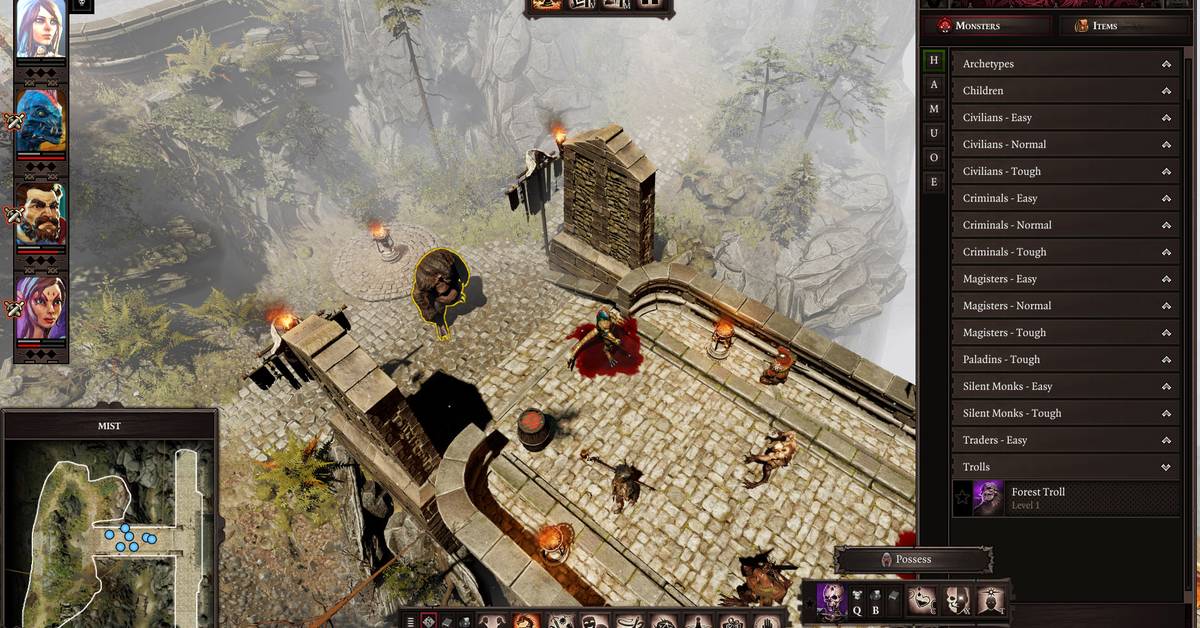Screen dimensions: 1200x628
Task: Expand Civilians - Easy list
Action: tap(1065, 118)
